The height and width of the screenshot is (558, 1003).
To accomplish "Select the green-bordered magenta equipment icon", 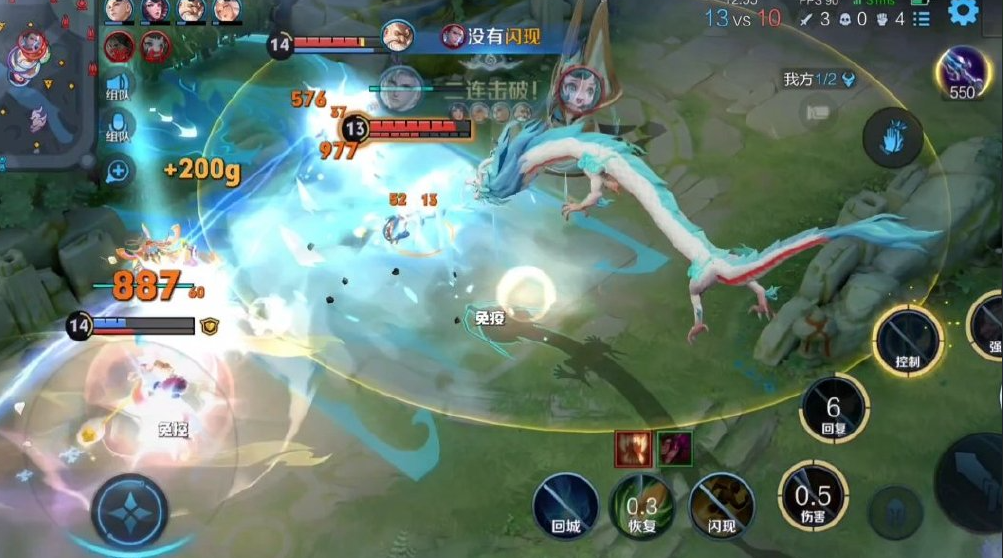I will (x=674, y=449).
